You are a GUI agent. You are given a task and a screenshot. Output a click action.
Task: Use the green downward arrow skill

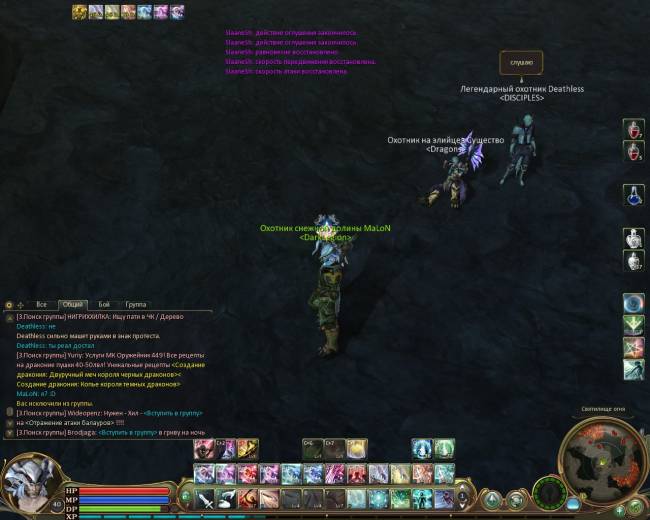point(633,325)
